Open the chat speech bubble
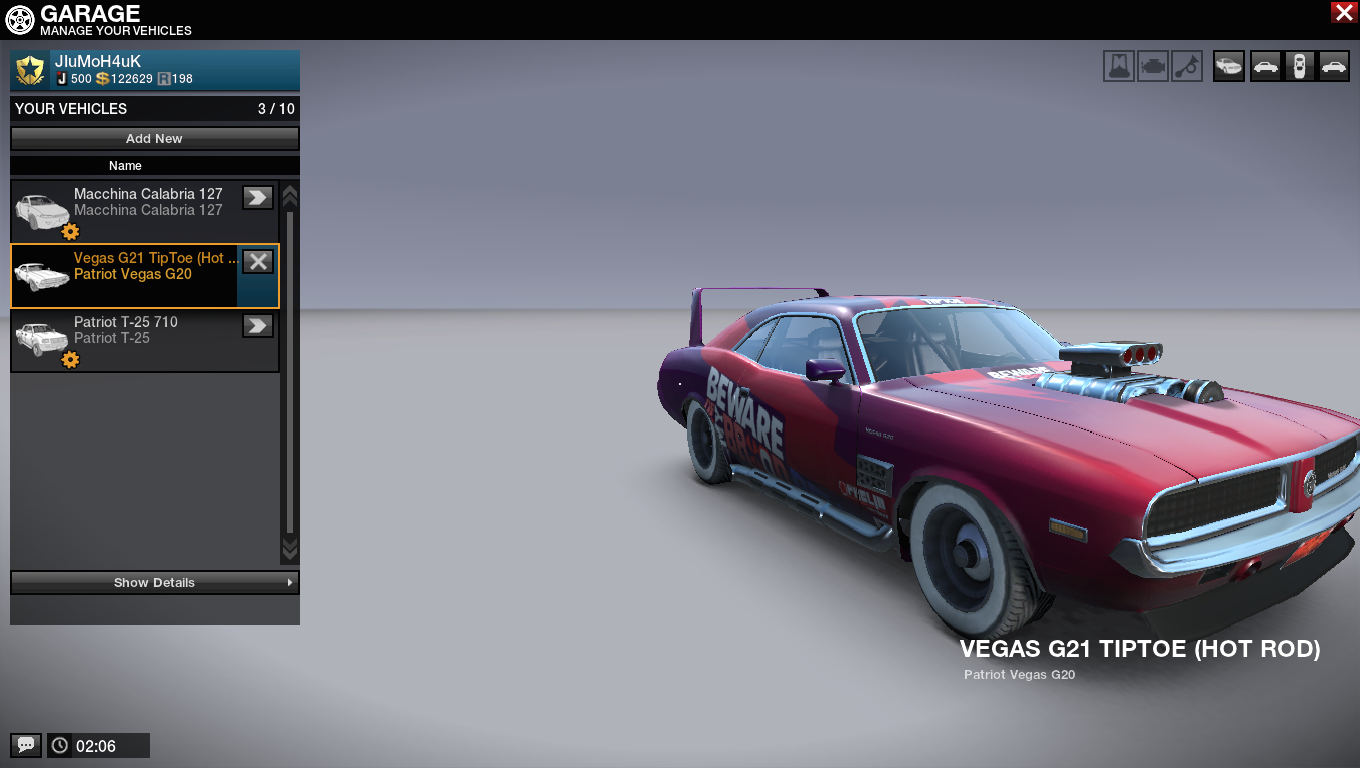 coord(26,745)
